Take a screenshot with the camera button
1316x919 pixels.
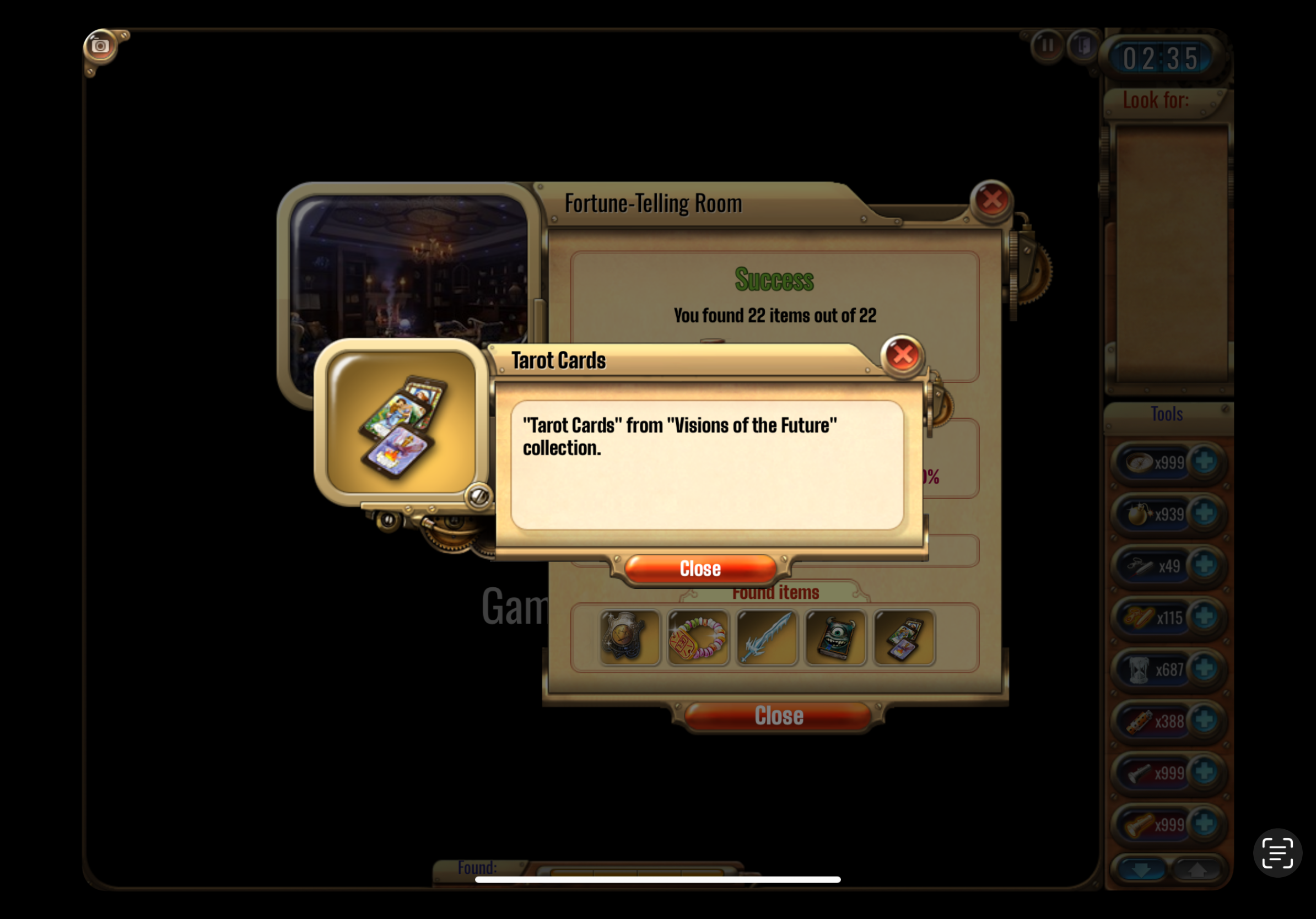[100, 46]
